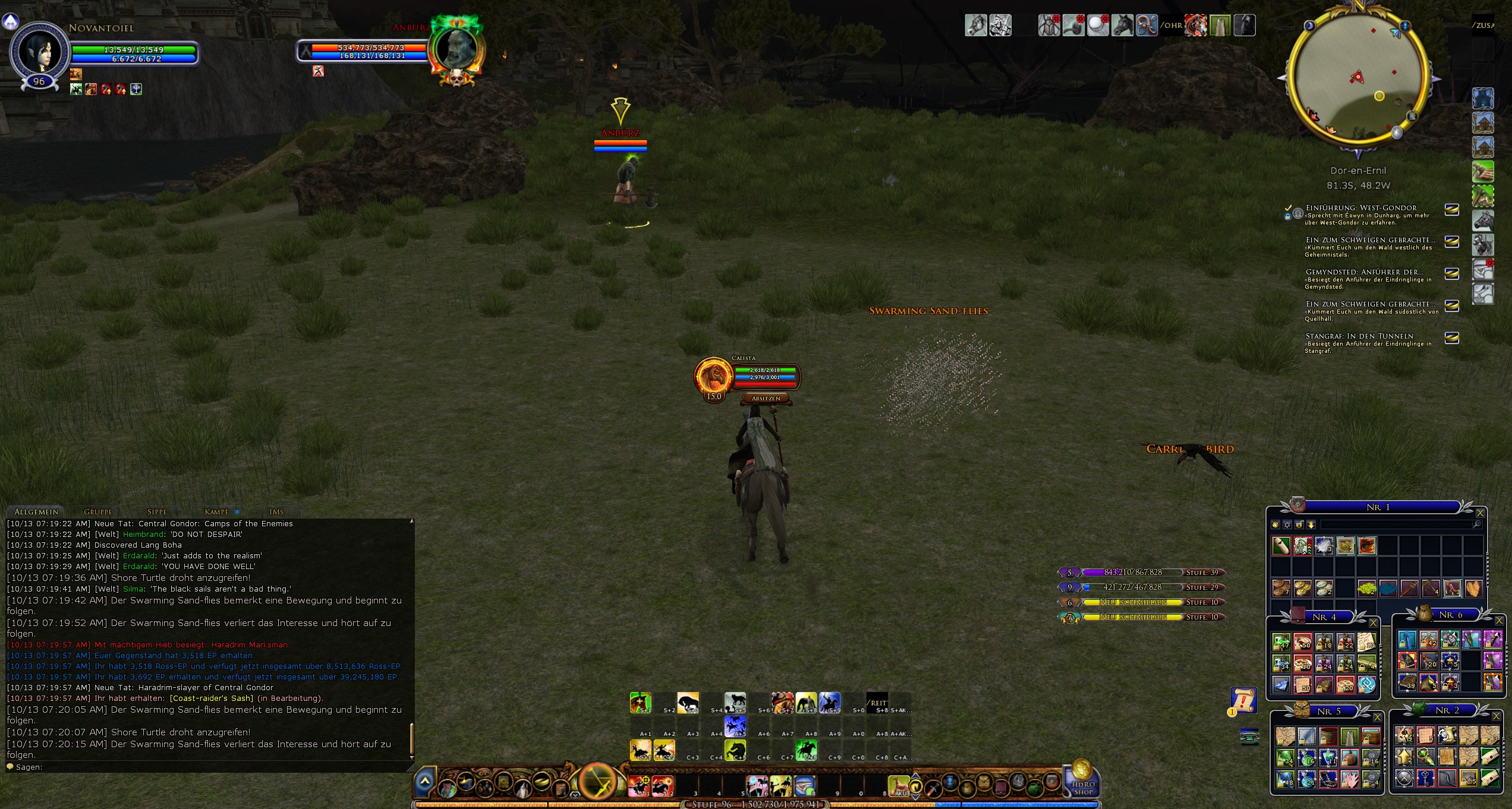Click the Absitzen dismount button
This screenshot has width=1512, height=809.
coord(766,399)
